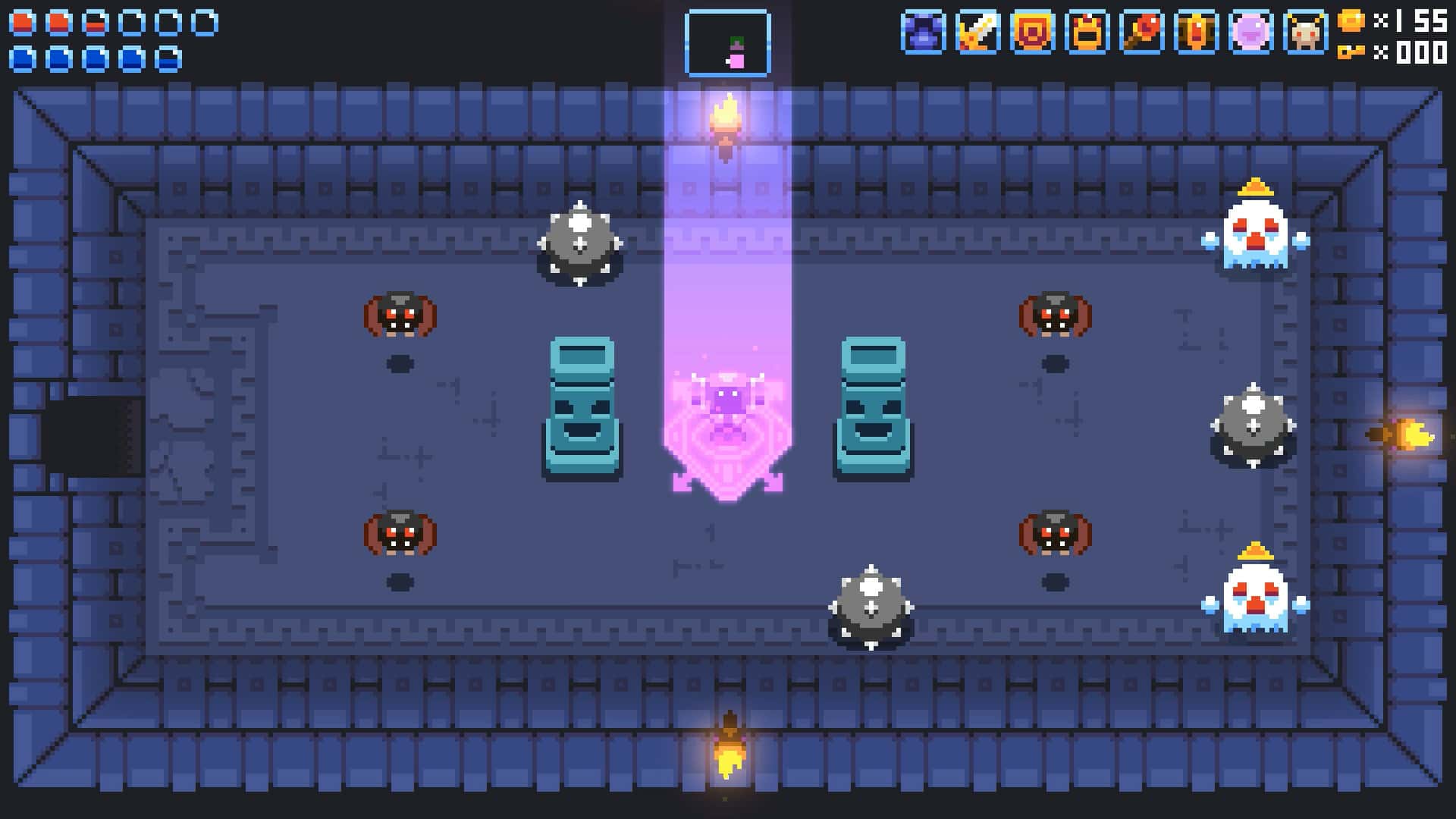This screenshot has width=1456, height=819.
Task: Click the gold coin icon beside the counter
Action: click(1351, 21)
